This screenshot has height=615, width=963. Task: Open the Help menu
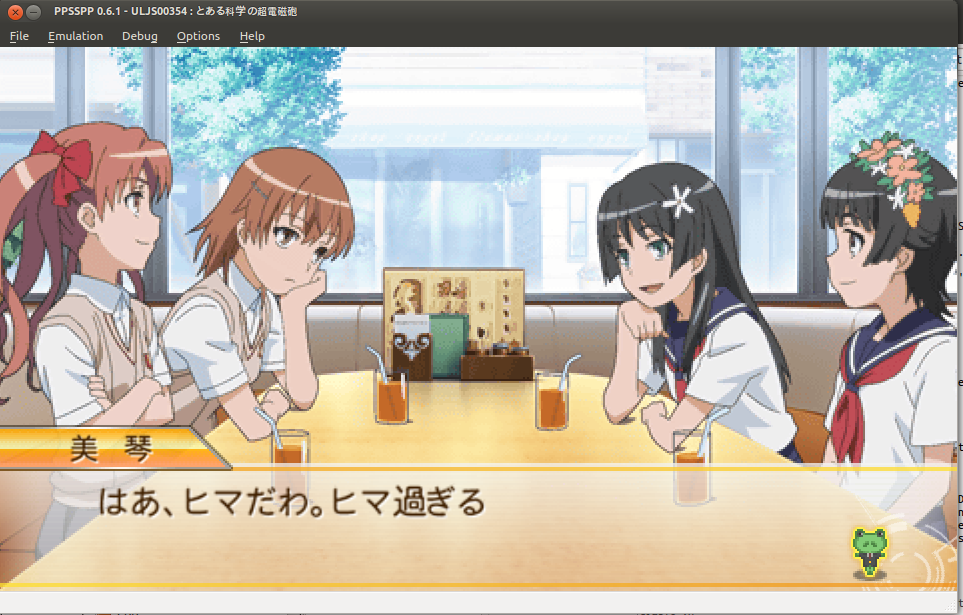252,36
